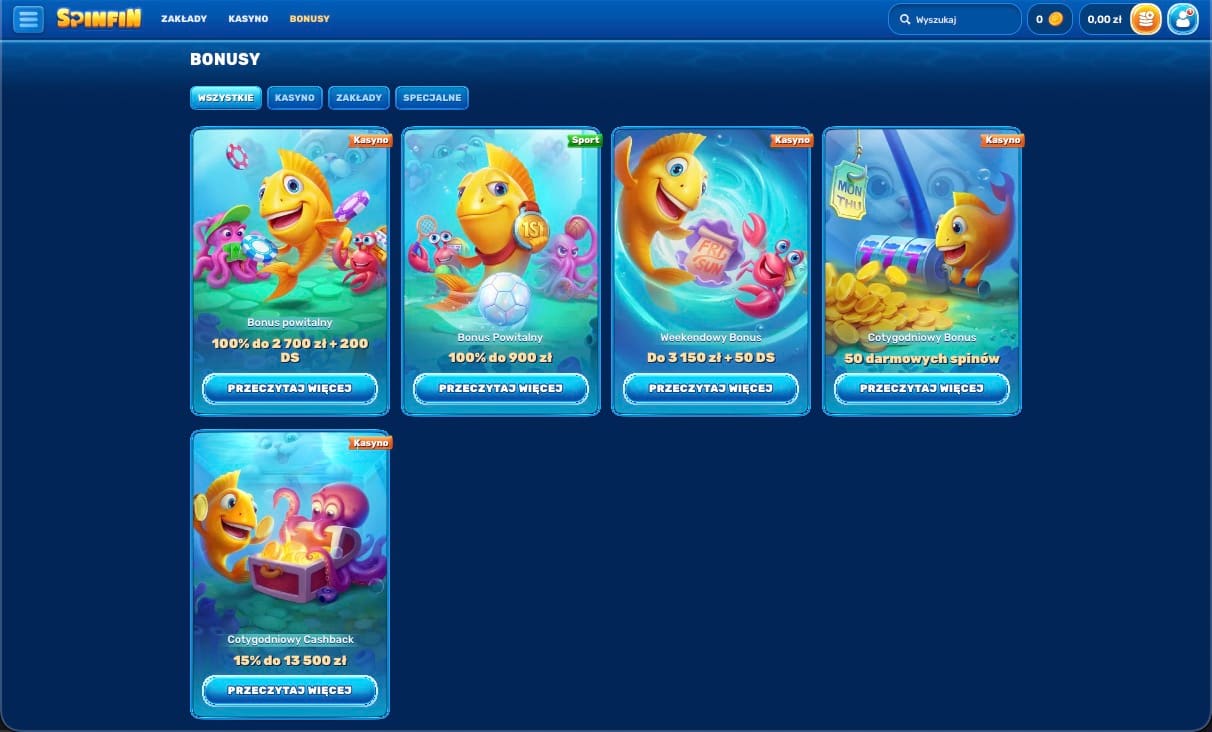Viewport: 1212px width, 732px height.
Task: Focus the Wyszukaj search field
Action: 960,19
